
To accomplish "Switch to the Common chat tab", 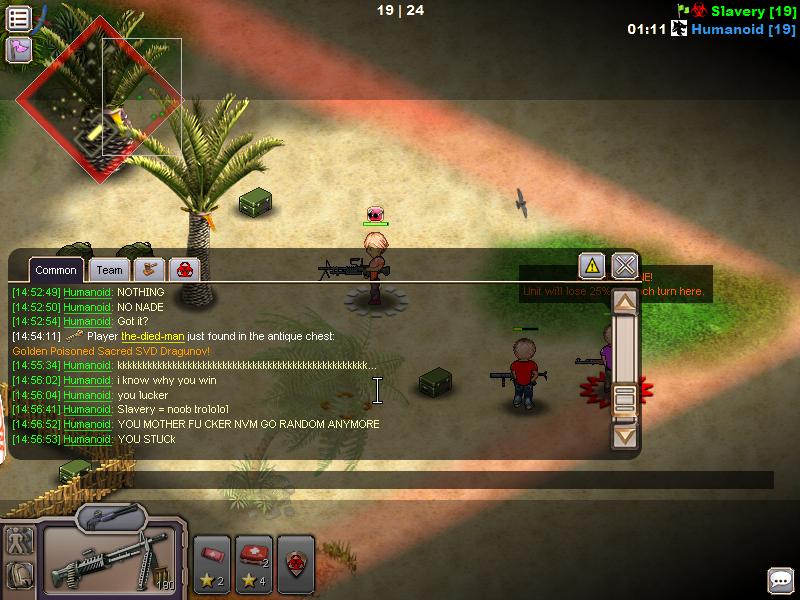I will click(x=56, y=270).
